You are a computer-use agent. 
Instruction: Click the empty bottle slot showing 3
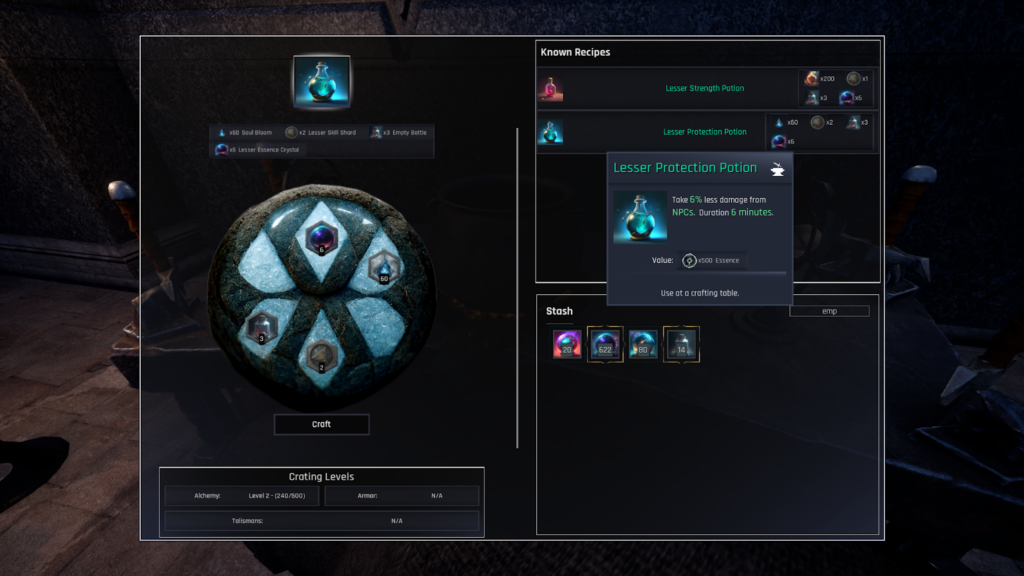tap(260, 327)
